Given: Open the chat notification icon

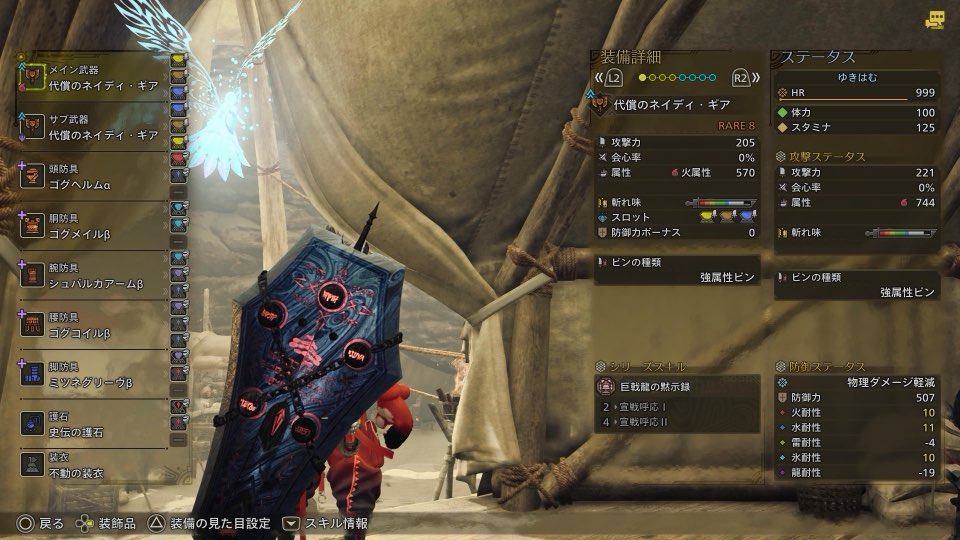Looking at the screenshot, I should [935, 19].
